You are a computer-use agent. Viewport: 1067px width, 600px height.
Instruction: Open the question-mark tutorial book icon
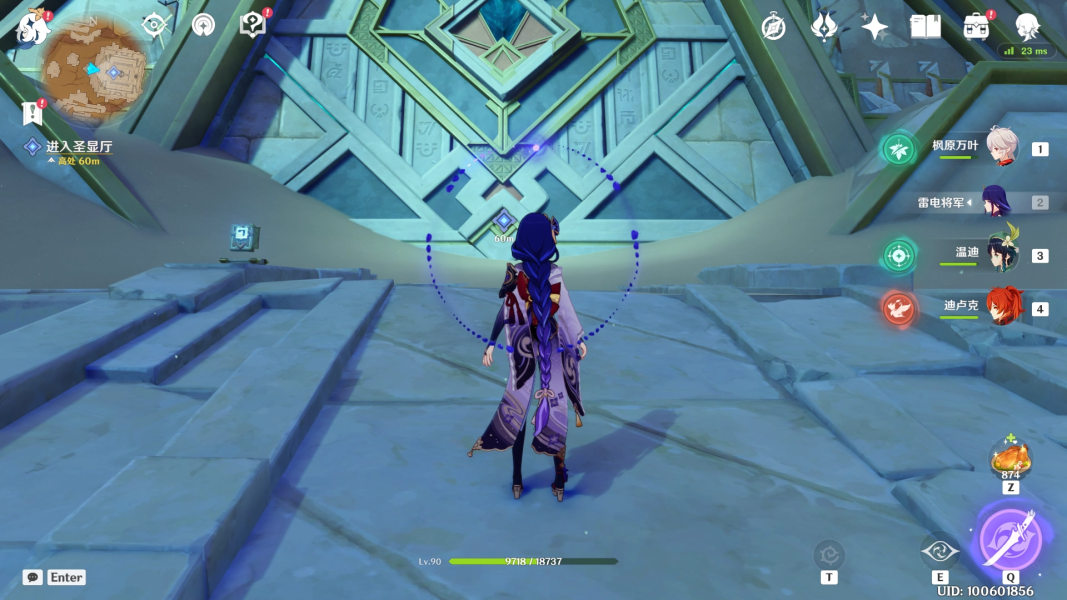pyautogui.click(x=252, y=25)
